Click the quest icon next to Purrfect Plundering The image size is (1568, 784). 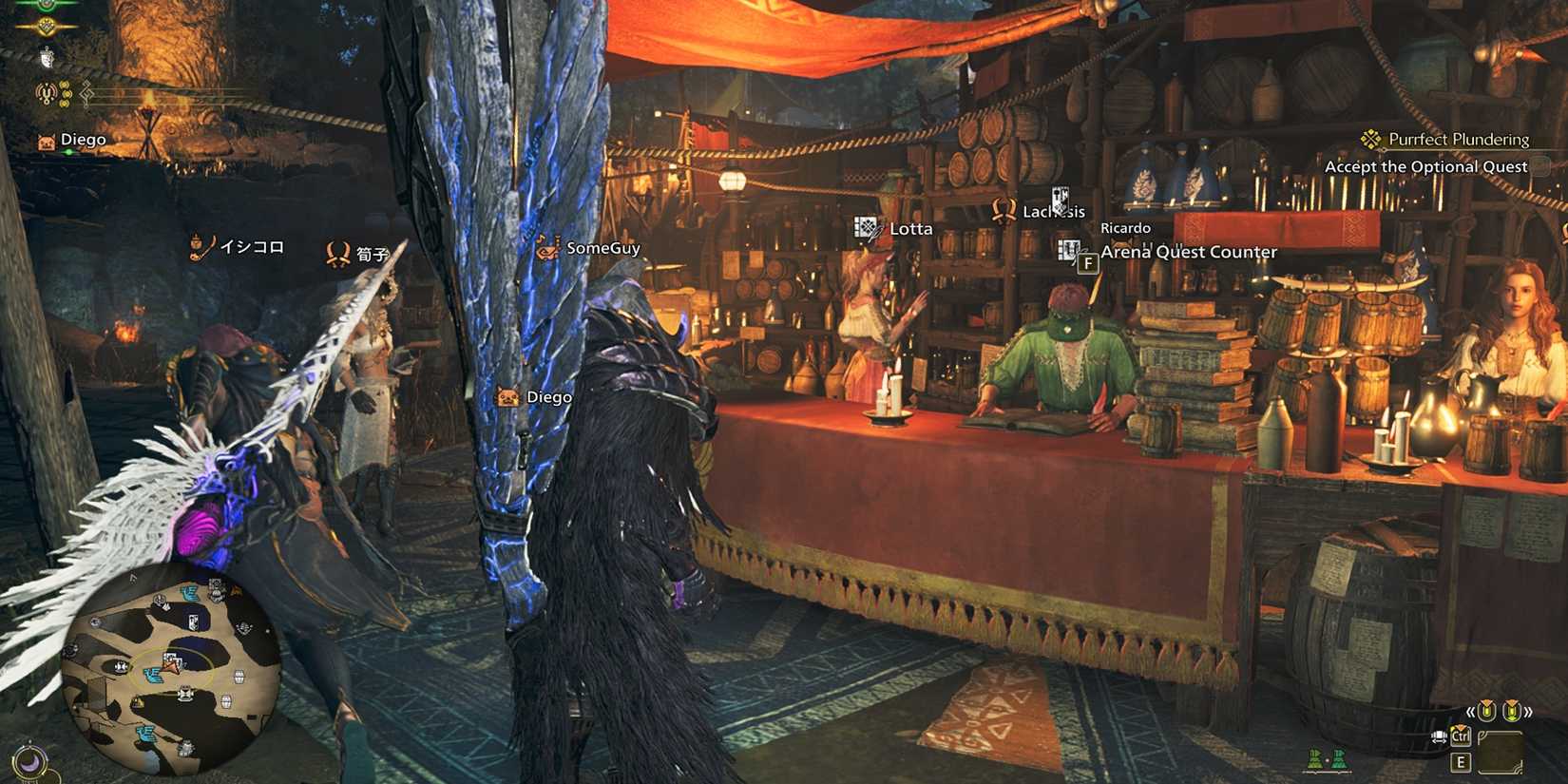pos(1369,139)
